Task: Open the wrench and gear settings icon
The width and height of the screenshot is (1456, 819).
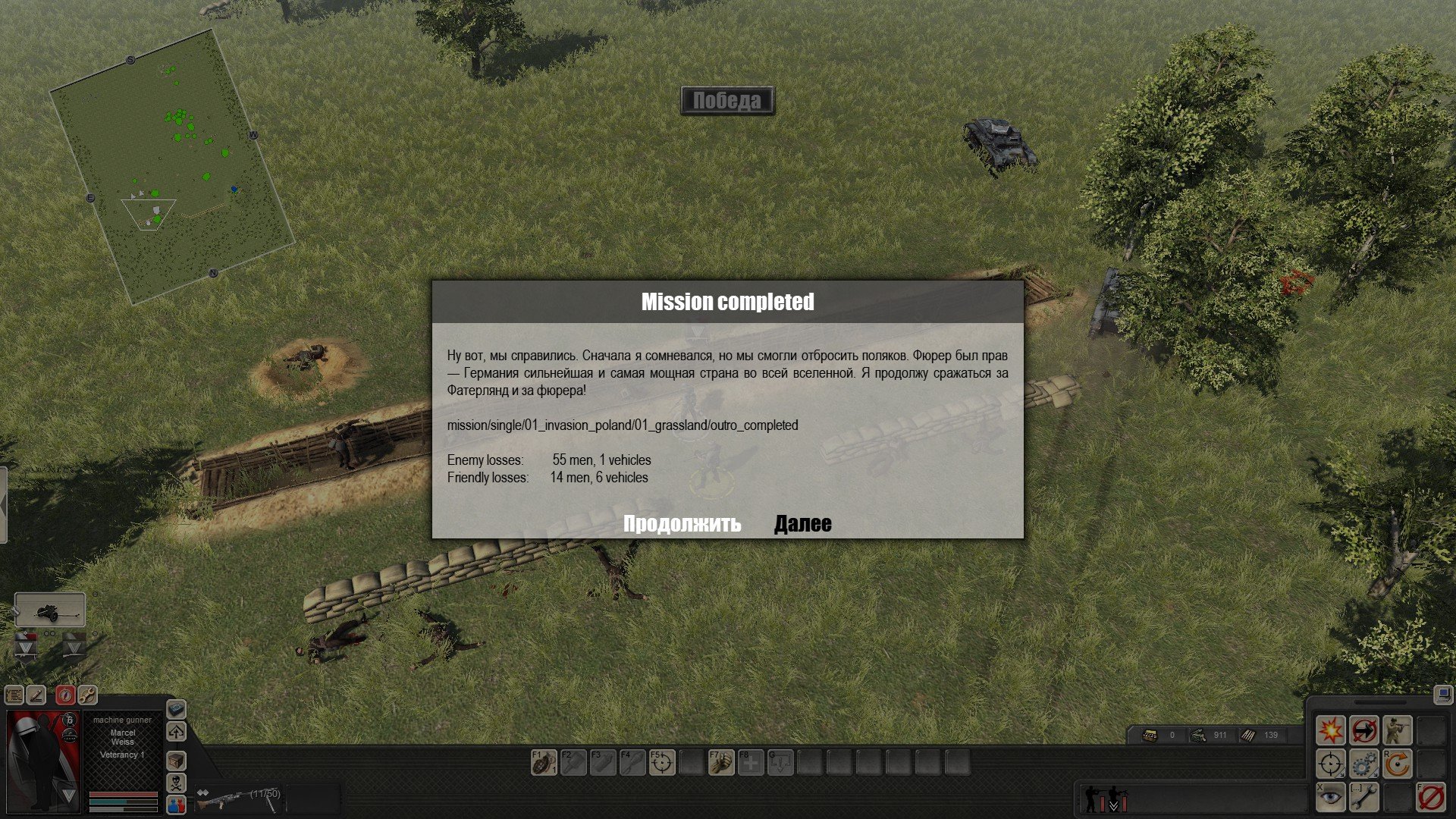Action: (x=87, y=695)
